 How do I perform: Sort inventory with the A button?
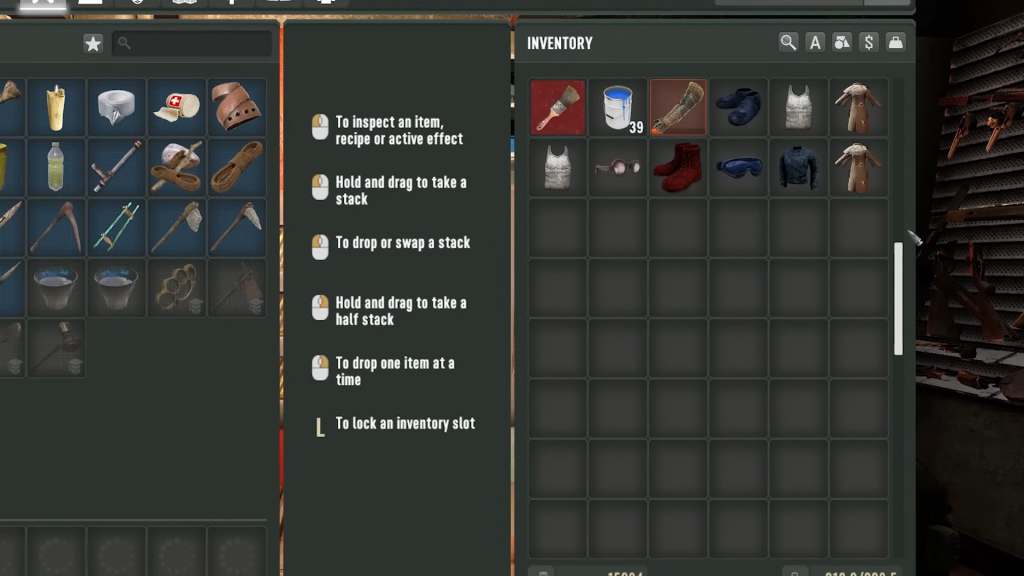[x=815, y=42]
